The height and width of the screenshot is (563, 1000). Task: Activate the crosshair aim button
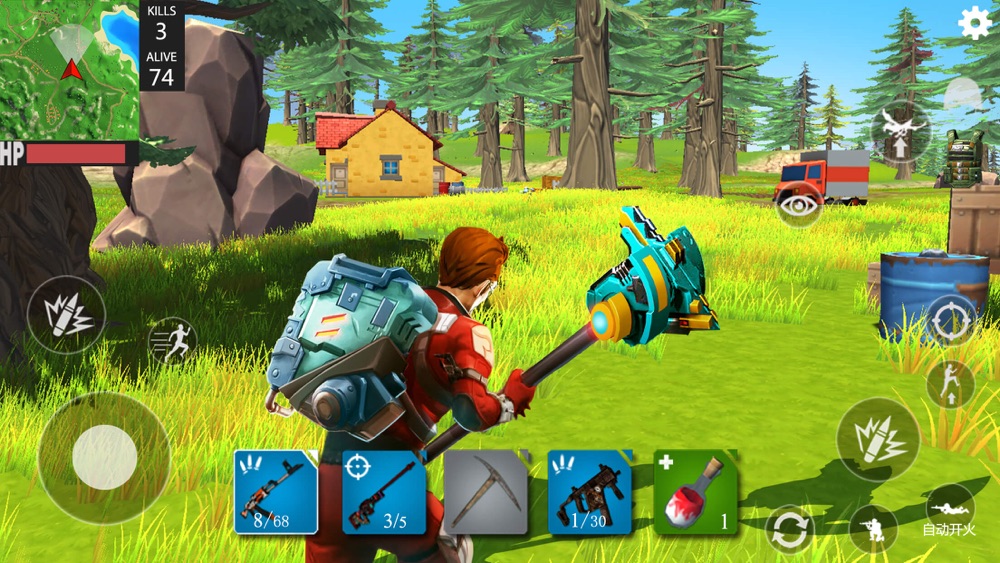click(x=950, y=320)
